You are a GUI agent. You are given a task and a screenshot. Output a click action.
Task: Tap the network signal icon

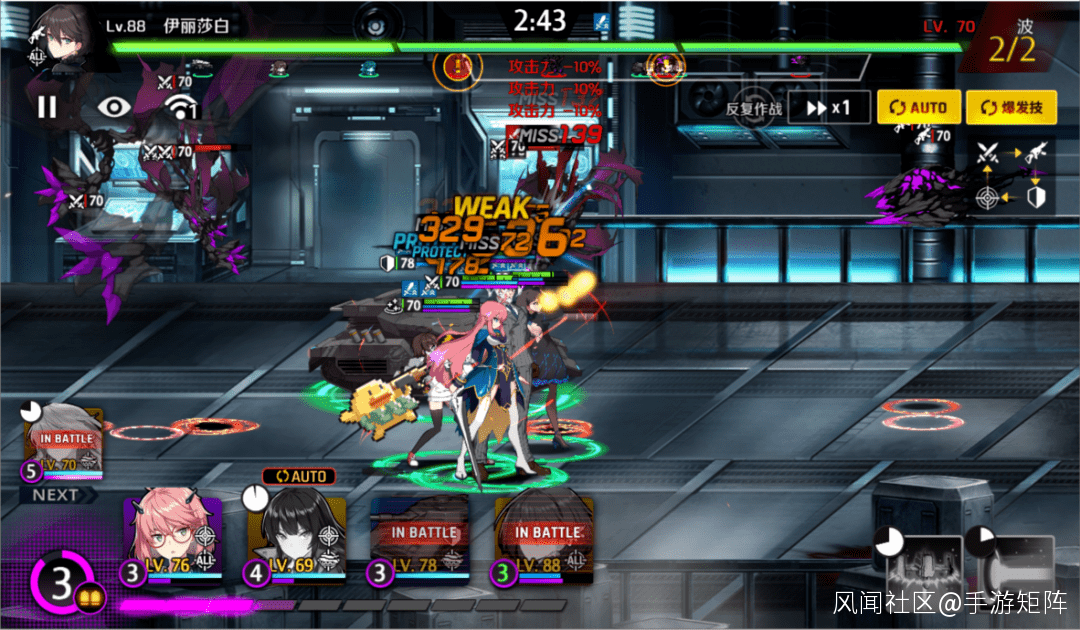click(180, 106)
